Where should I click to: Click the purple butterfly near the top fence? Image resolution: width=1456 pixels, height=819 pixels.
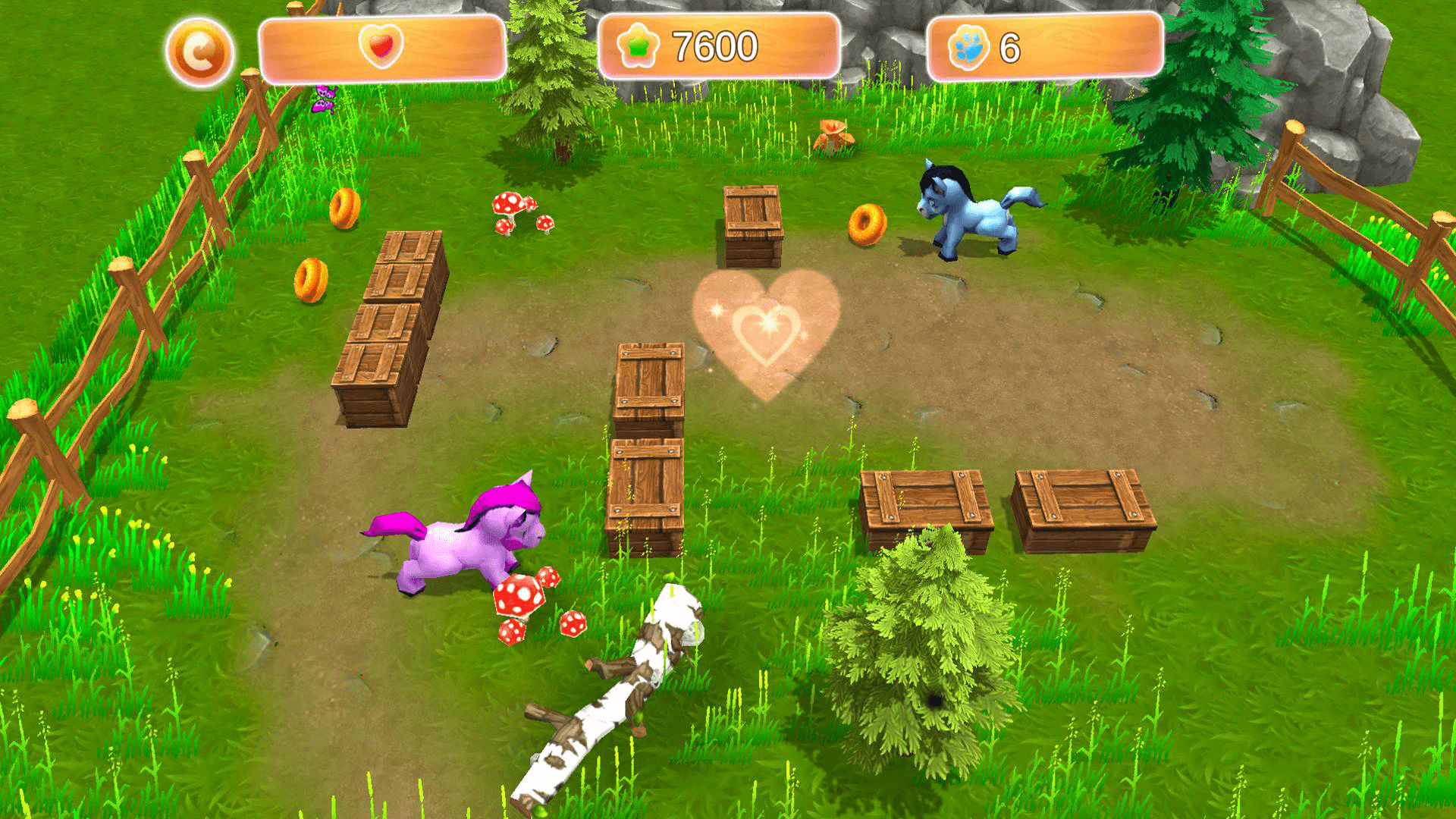tap(325, 99)
